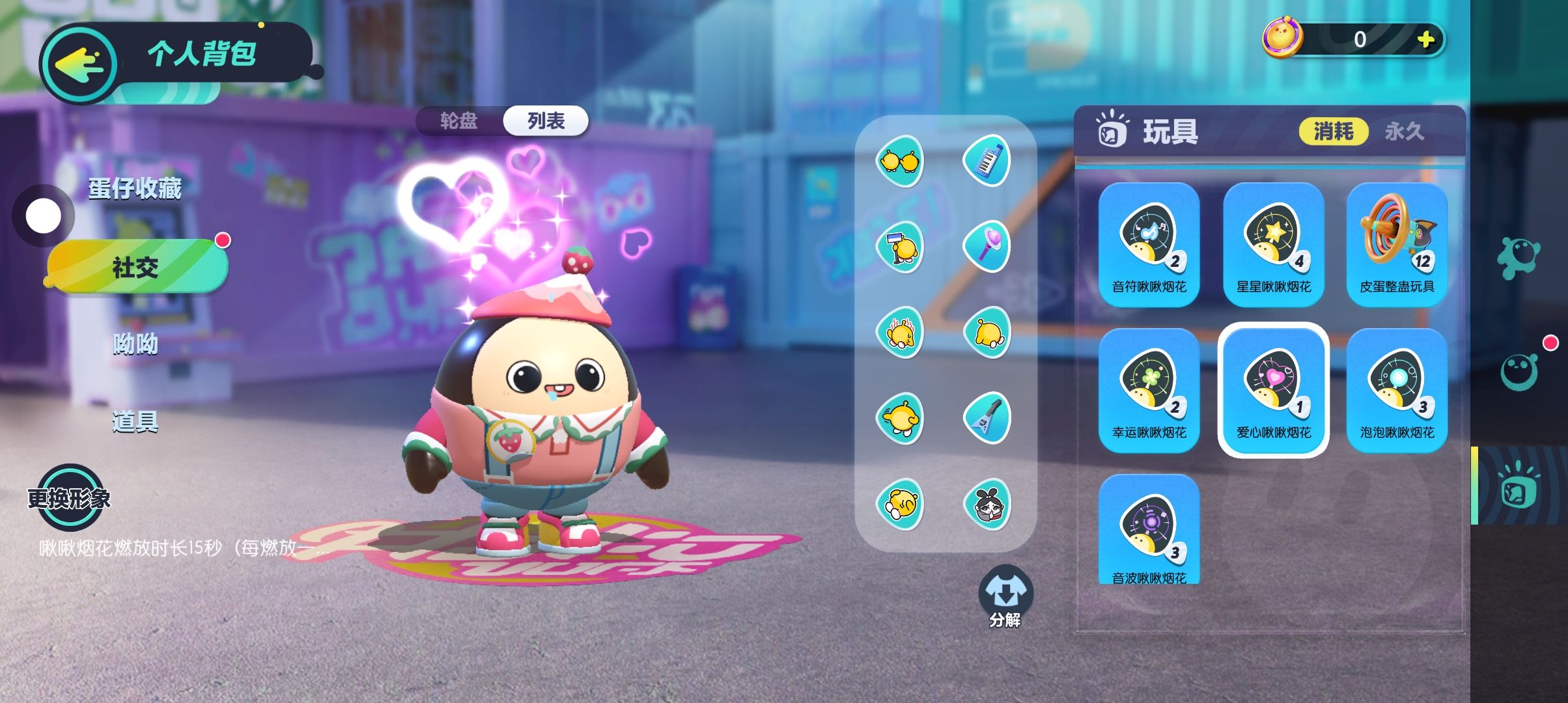Image resolution: width=1568 pixels, height=703 pixels.
Task: Select the keyboard instrument slot
Action: (x=987, y=160)
